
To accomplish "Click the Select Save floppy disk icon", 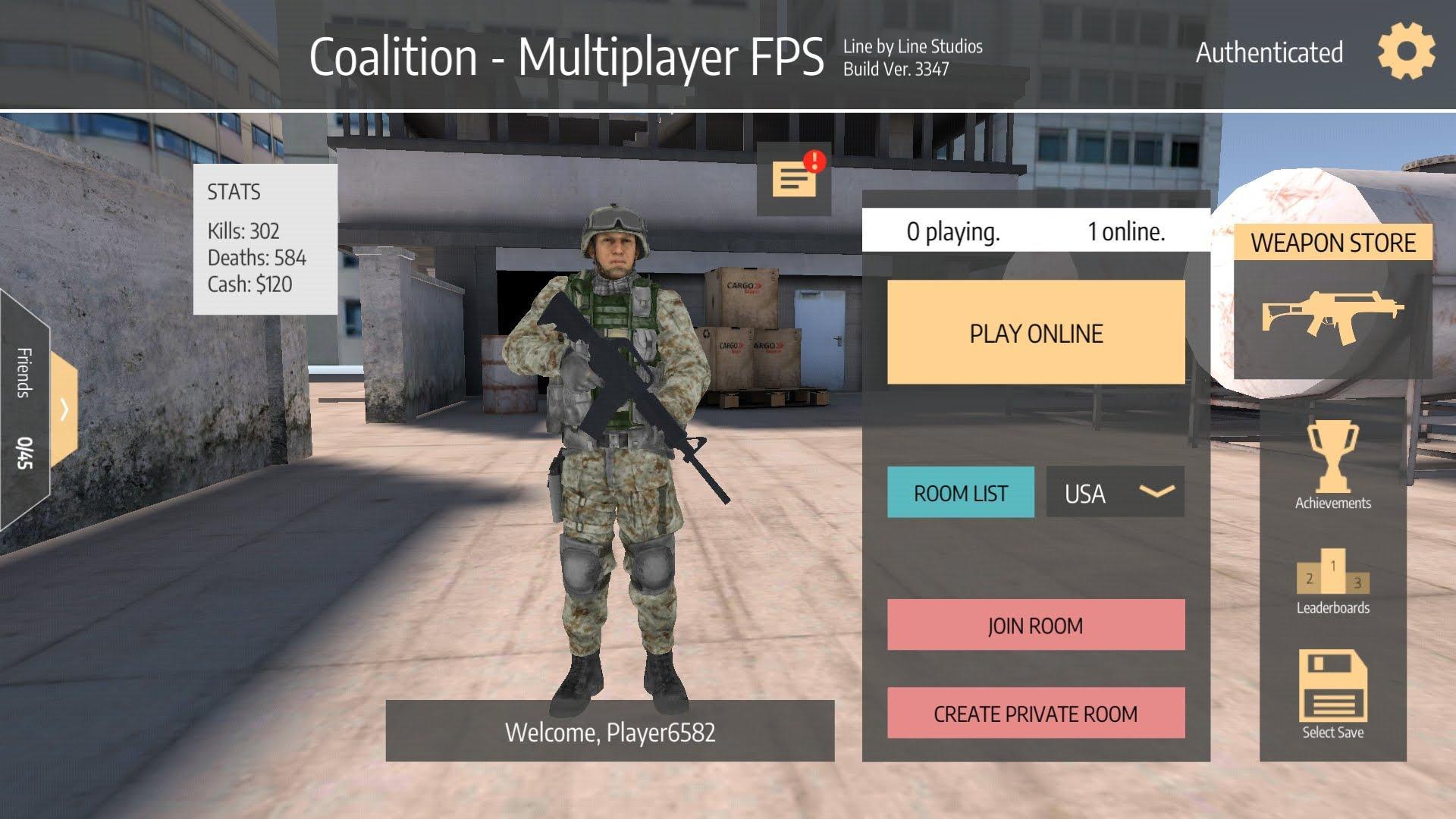I will (1332, 686).
